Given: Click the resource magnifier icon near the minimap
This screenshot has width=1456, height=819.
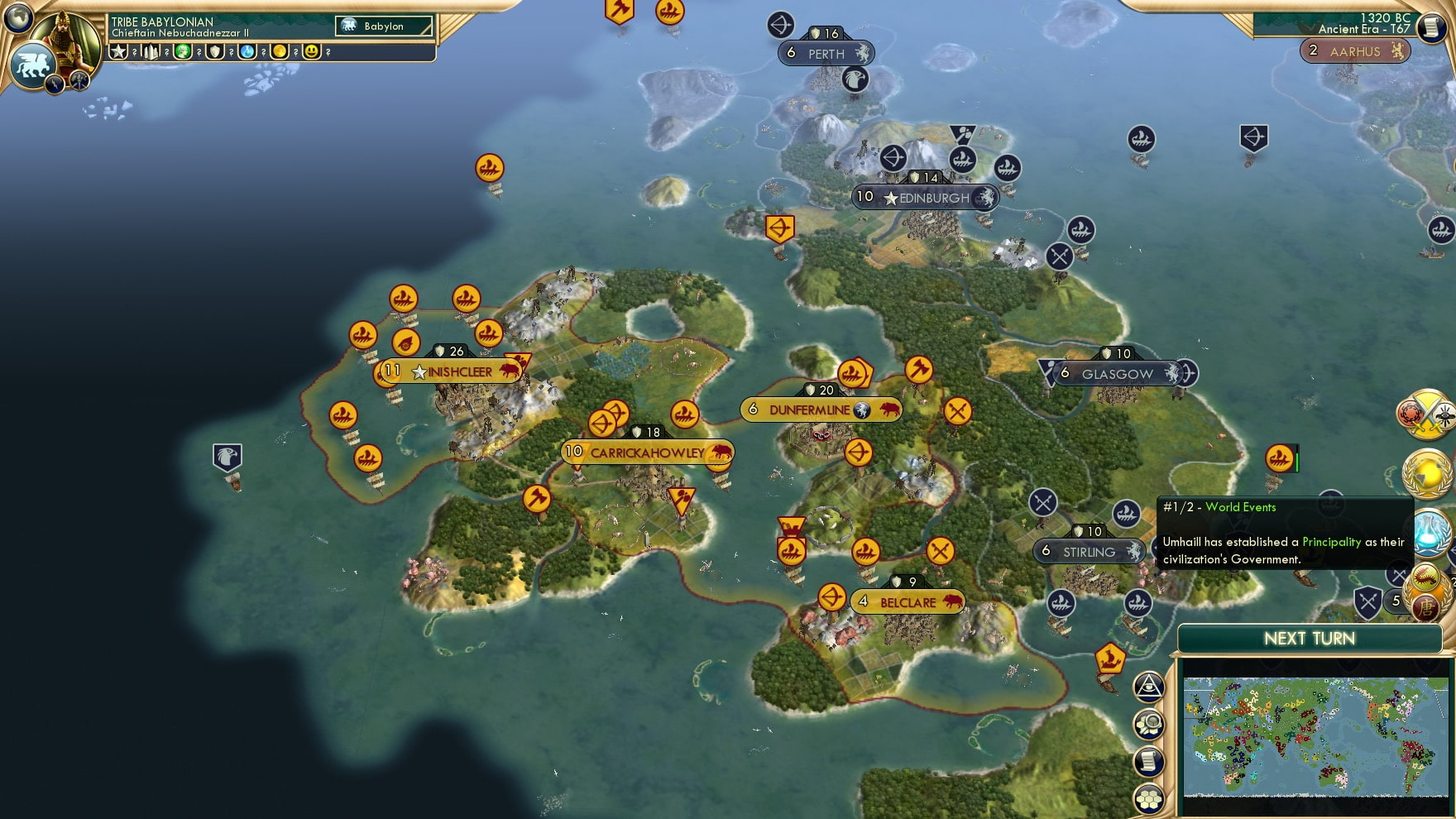Looking at the screenshot, I should tap(1150, 724).
